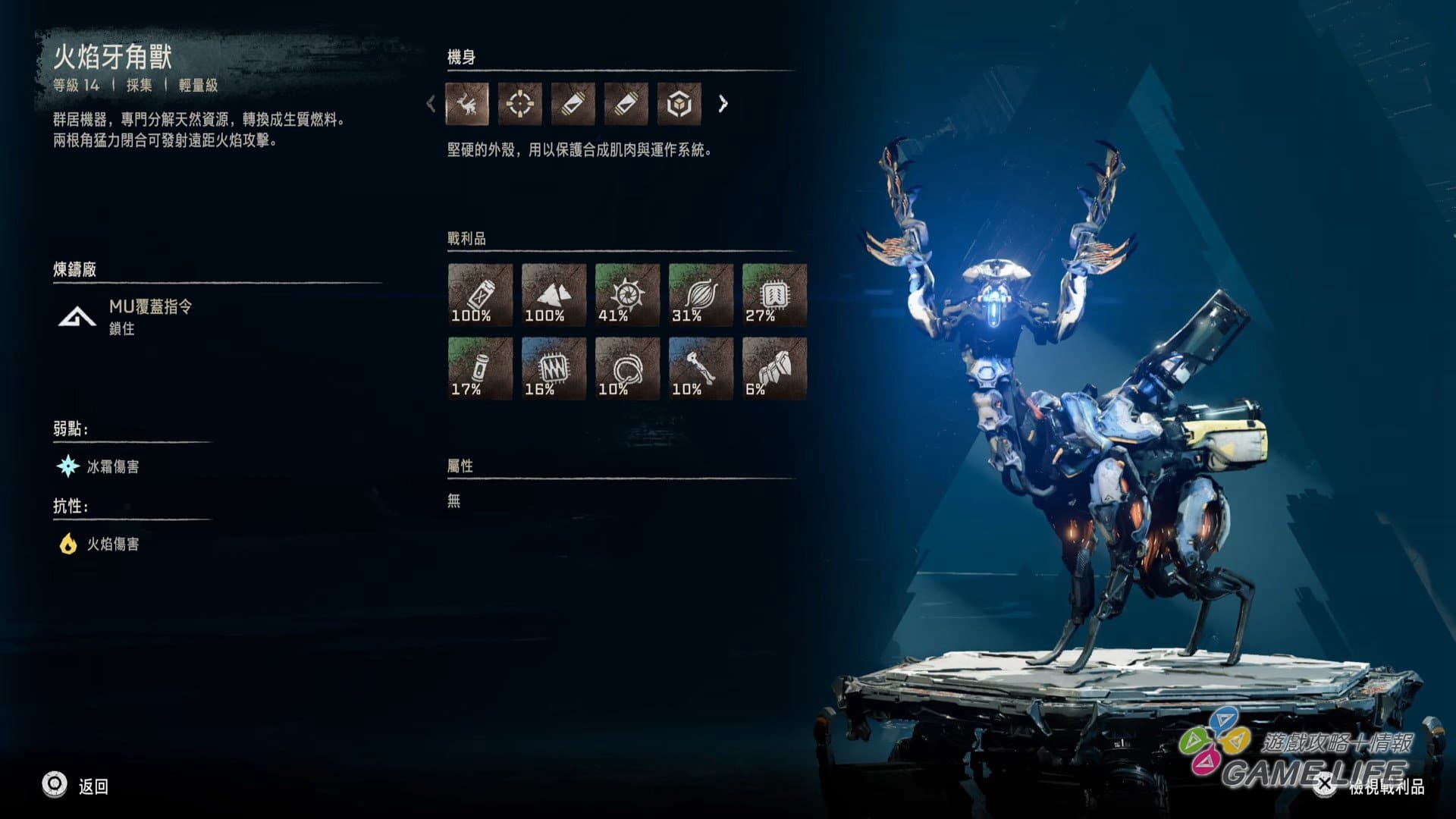Go to next machine components page
Screen dimensions: 1456x819
723,104
